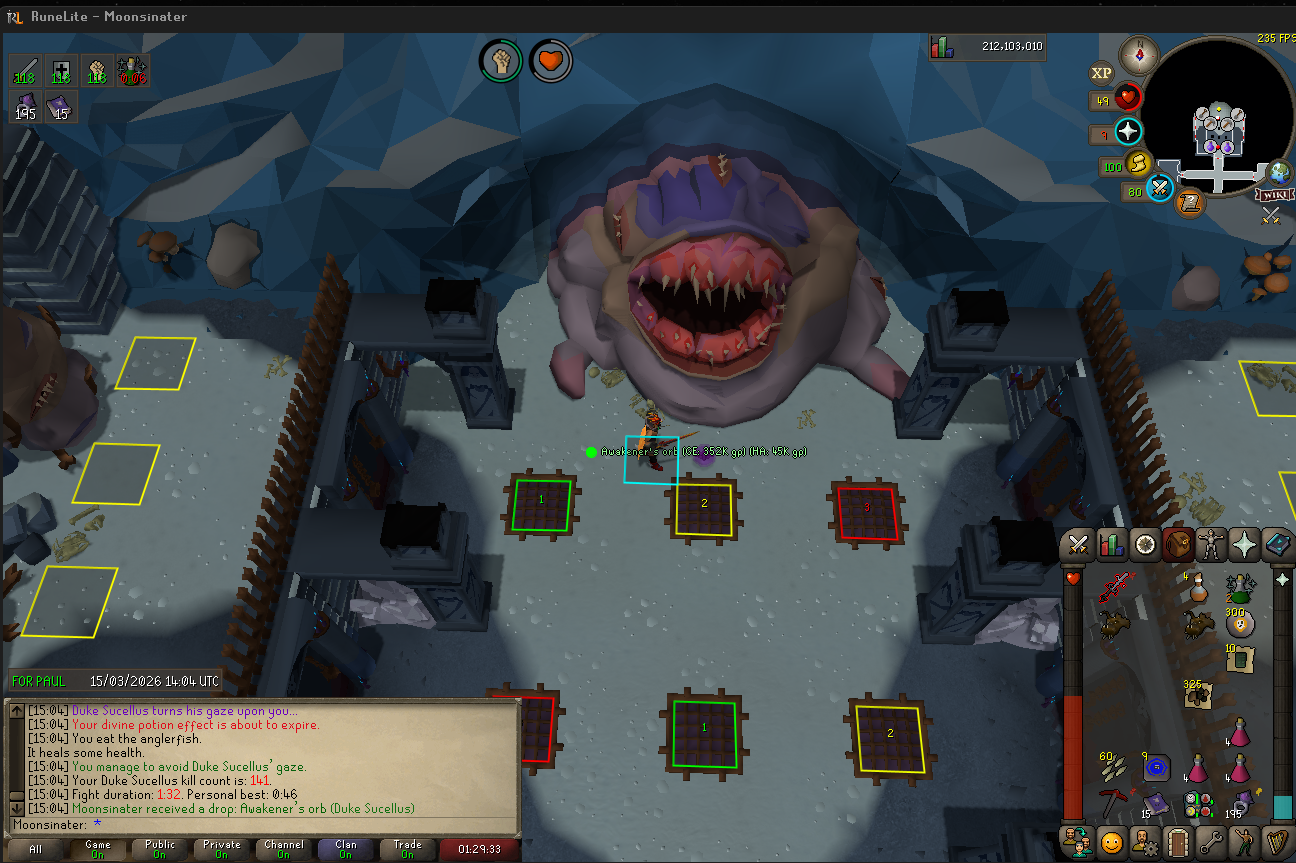Open the Wiki lookup banner
Viewport: 1296px width, 863px height.
point(1274,196)
